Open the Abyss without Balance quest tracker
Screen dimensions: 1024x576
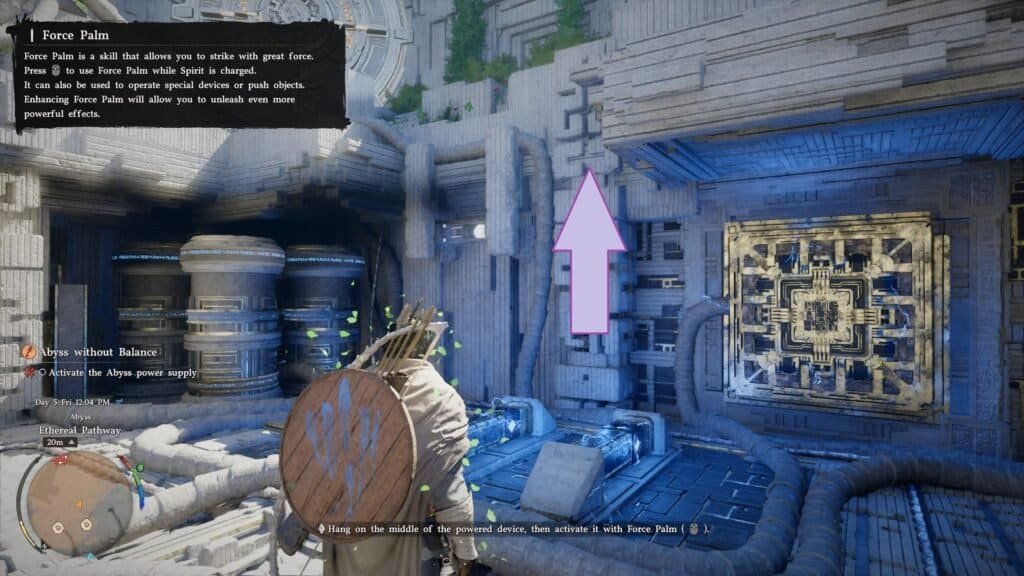tap(98, 352)
